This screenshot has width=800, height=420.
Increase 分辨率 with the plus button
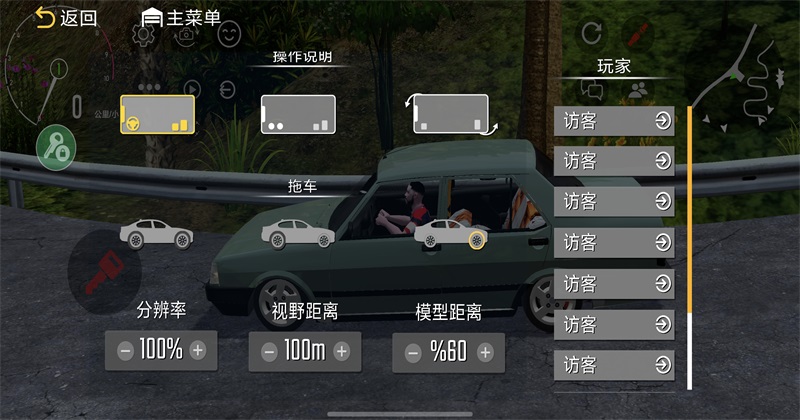pyautogui.click(x=198, y=350)
